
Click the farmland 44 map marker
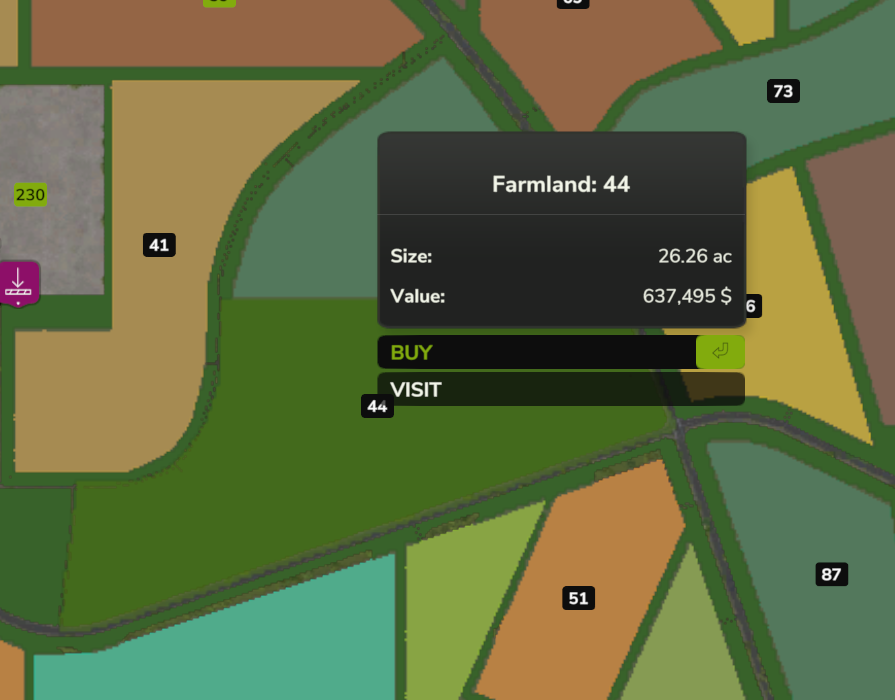pos(377,406)
